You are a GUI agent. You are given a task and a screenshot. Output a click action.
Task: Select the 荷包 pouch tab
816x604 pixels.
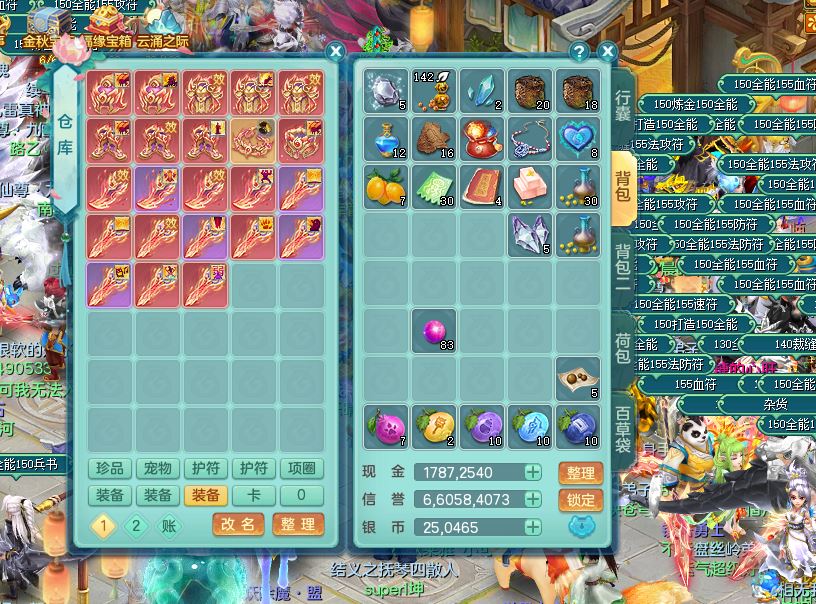click(623, 347)
